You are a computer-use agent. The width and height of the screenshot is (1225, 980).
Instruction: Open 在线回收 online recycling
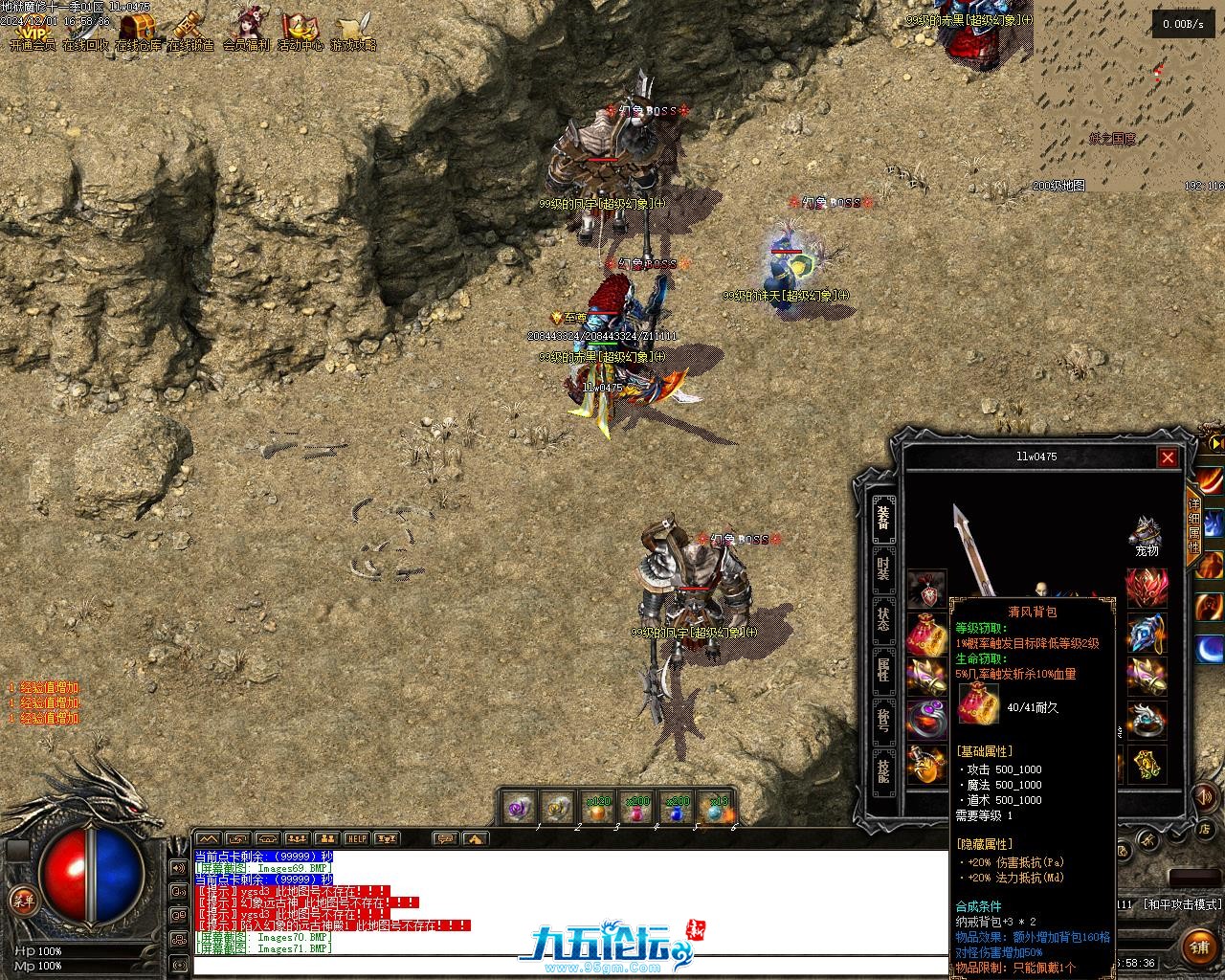click(85, 32)
